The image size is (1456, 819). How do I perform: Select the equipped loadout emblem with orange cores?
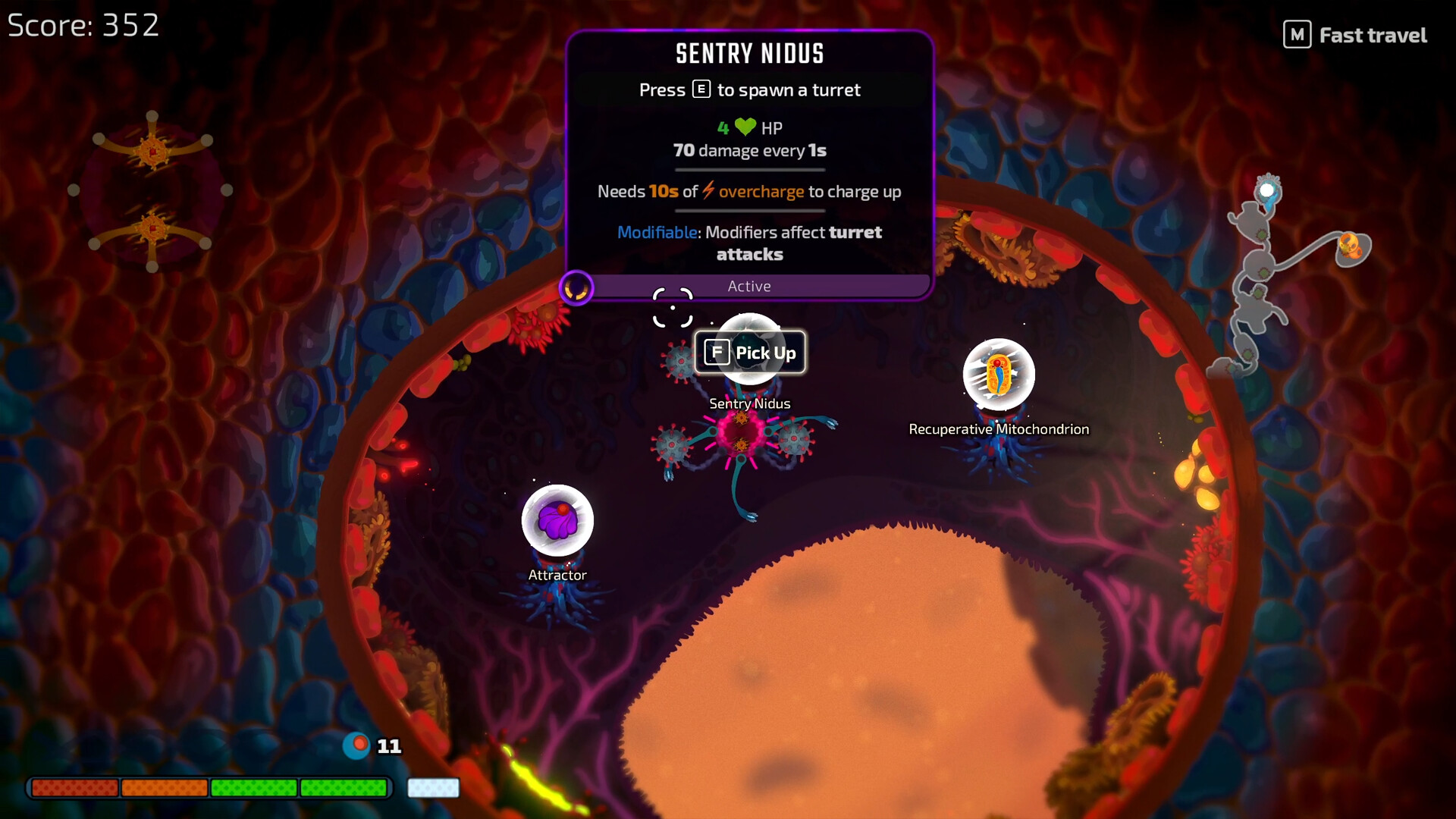coord(152,190)
